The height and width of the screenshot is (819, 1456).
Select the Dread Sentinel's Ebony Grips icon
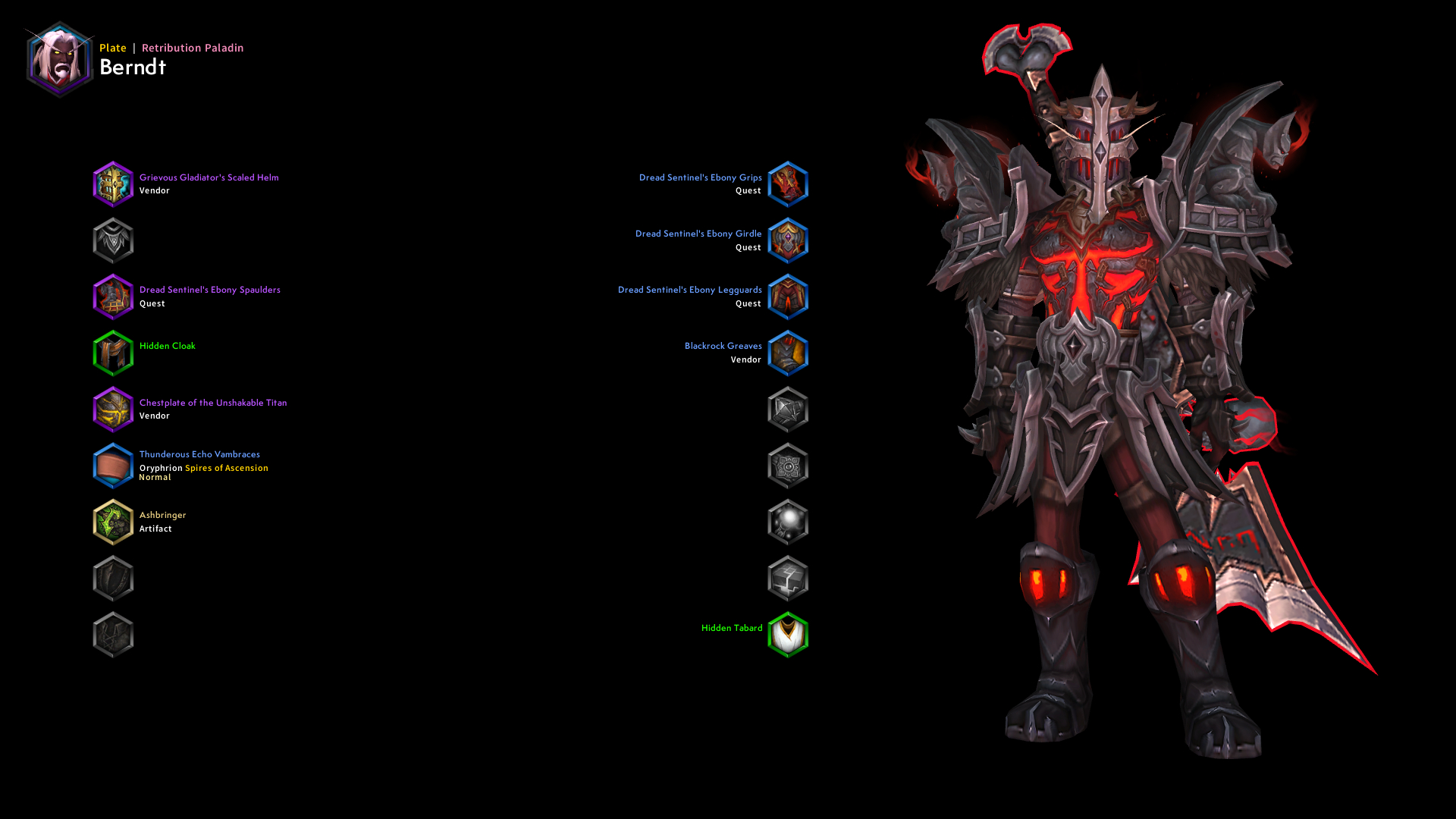(x=788, y=184)
